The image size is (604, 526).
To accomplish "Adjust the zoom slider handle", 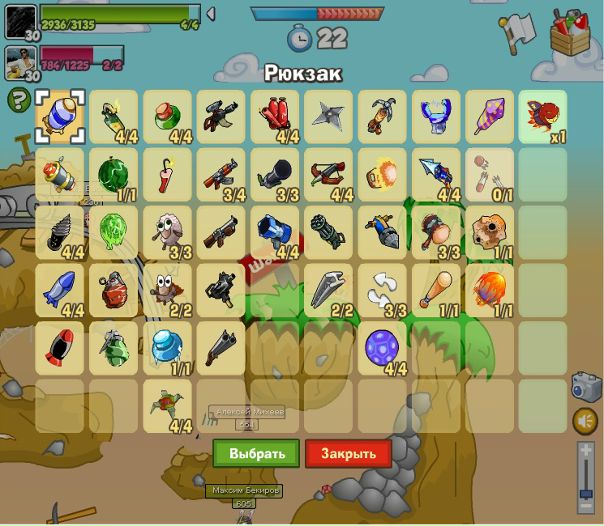I will click(x=586, y=495).
